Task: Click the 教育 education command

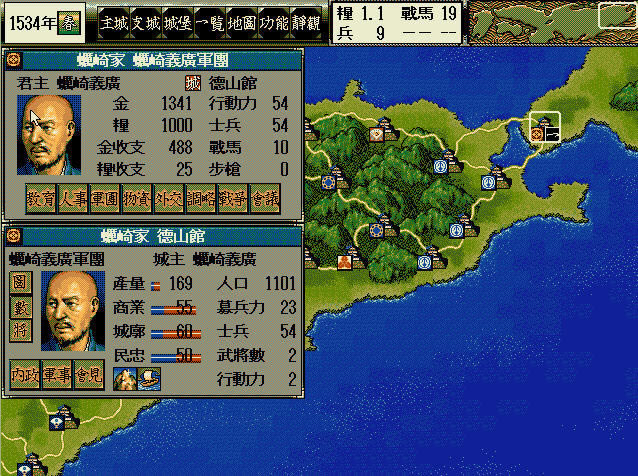Action: [41, 200]
